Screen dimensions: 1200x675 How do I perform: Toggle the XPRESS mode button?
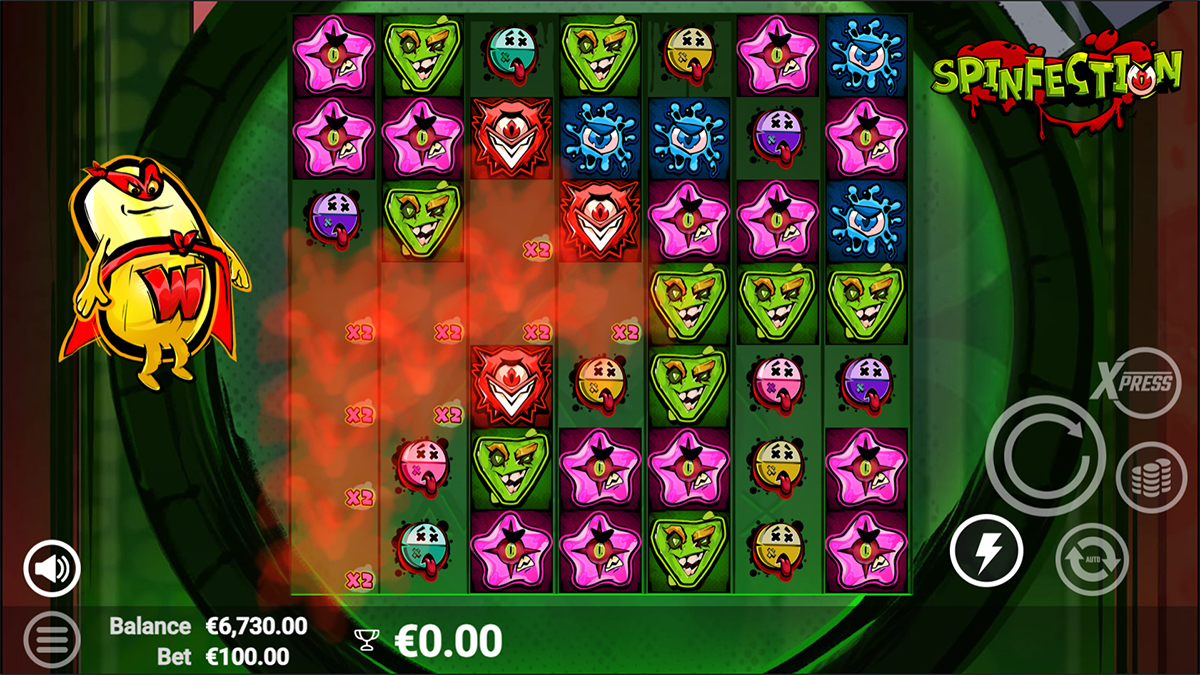1134,383
